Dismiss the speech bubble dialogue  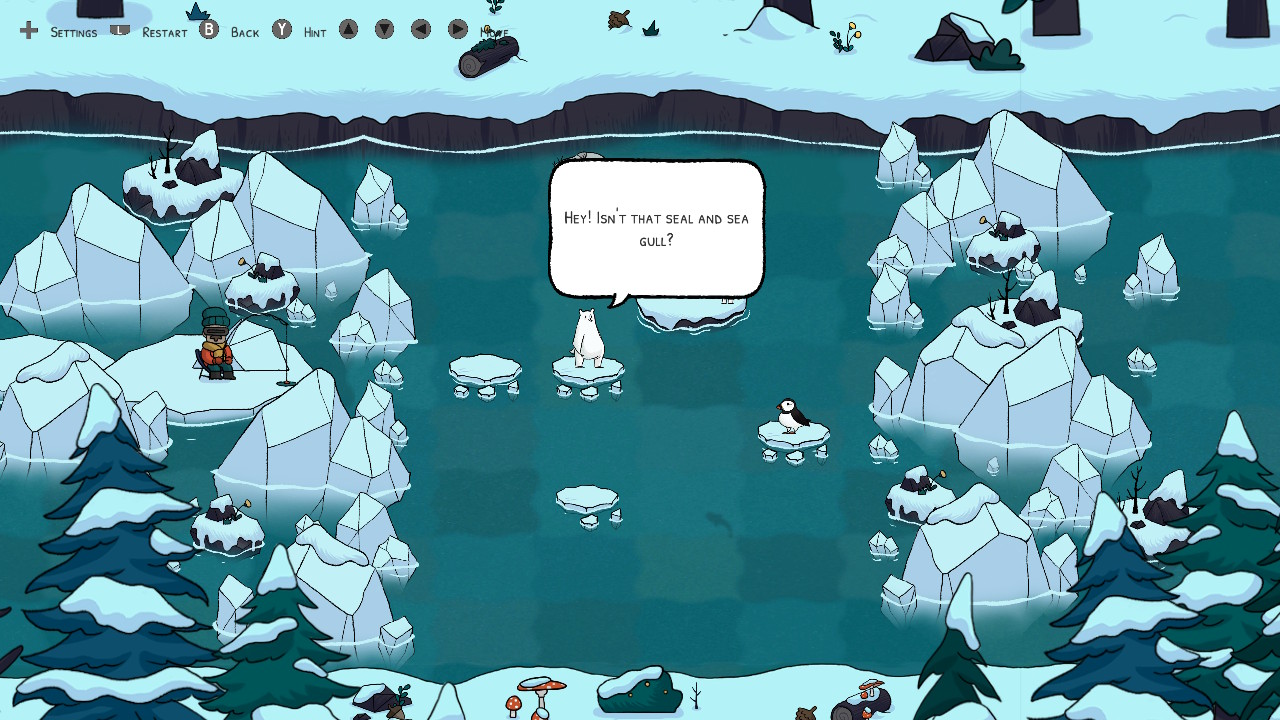[656, 228]
